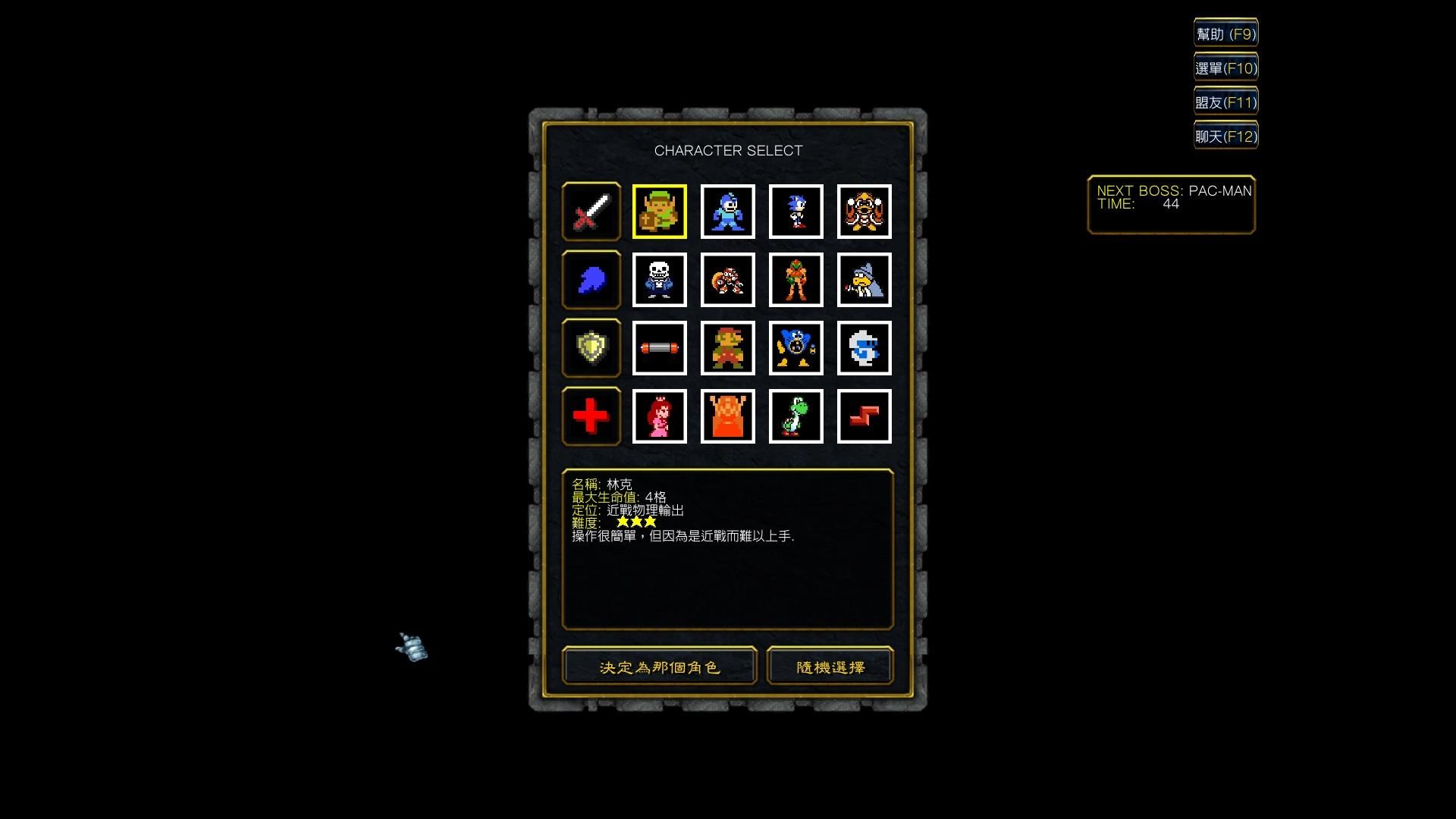
Task: Open the 盟友(F11) allies panel
Action: (x=1225, y=101)
